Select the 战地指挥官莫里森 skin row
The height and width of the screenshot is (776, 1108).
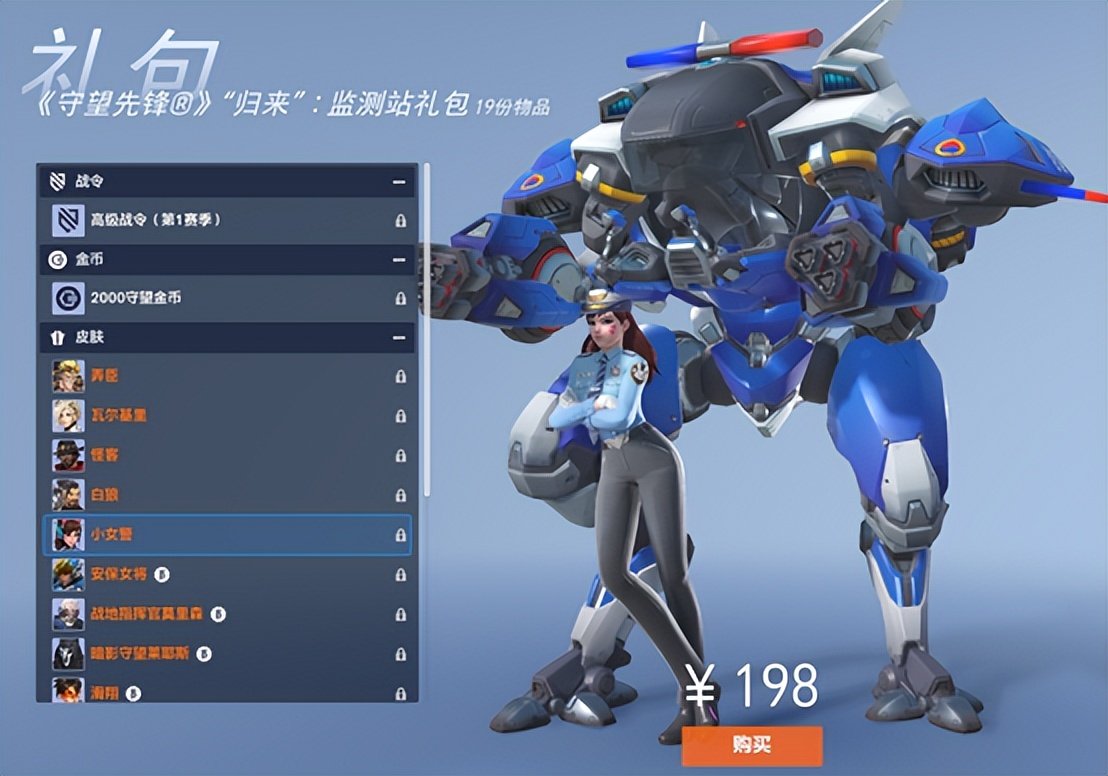228,613
